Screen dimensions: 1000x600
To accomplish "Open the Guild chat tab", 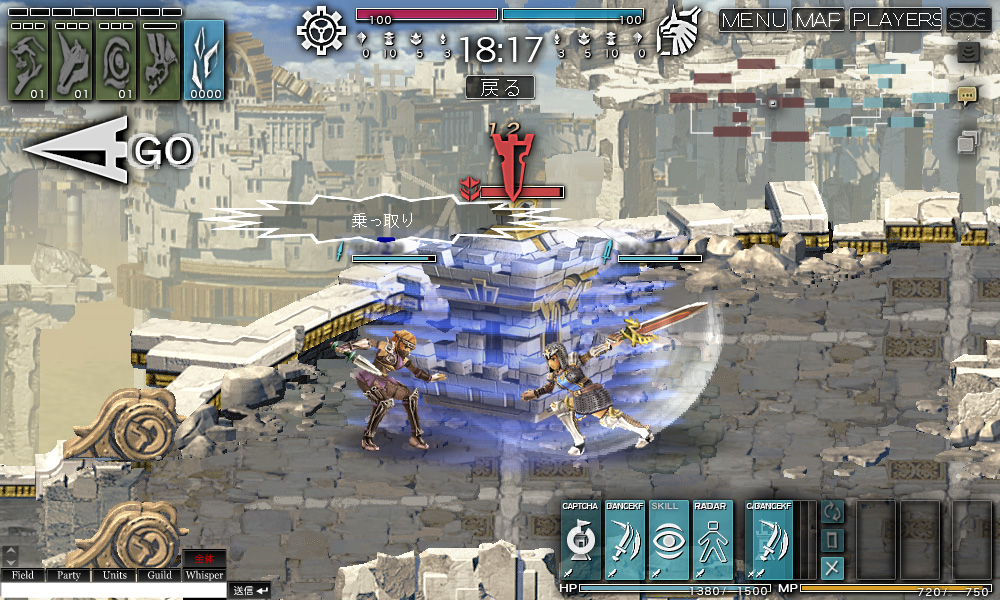I will [159, 575].
